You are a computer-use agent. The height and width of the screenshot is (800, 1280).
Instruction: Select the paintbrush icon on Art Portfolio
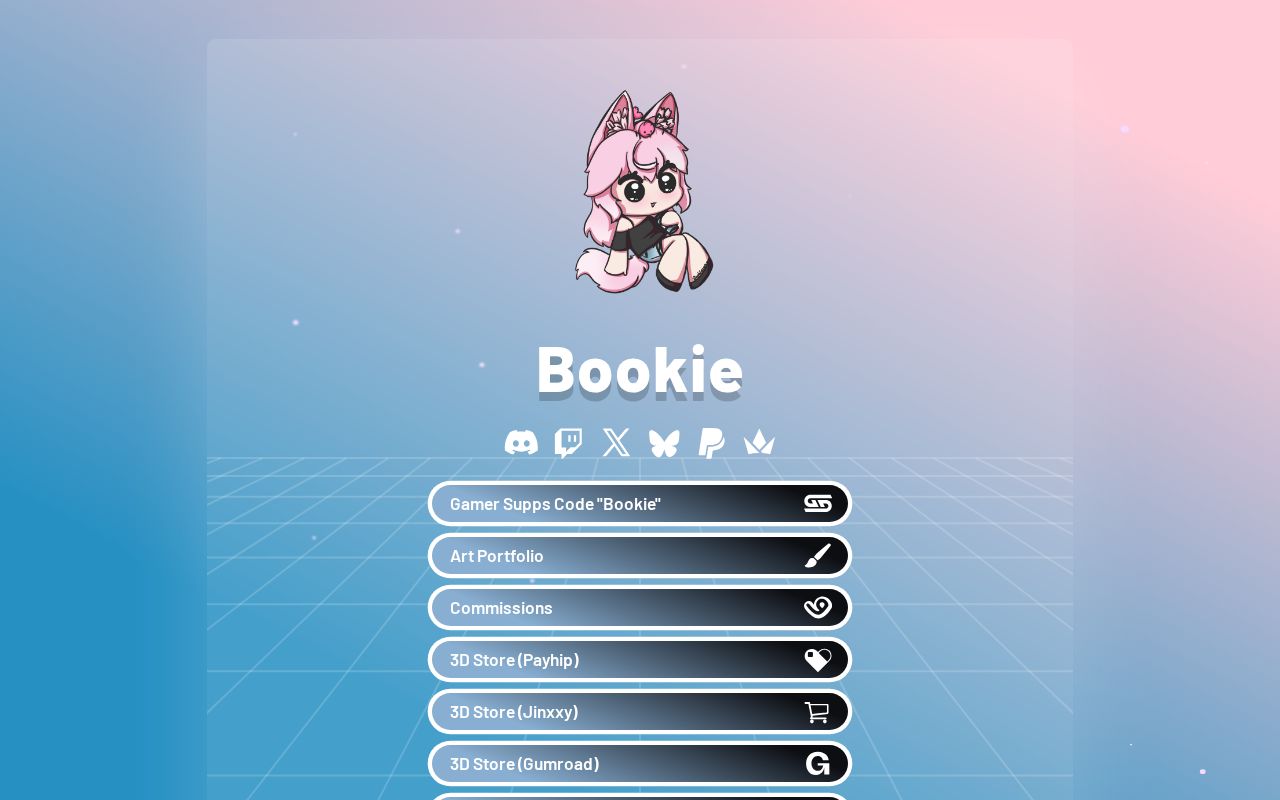coord(818,555)
